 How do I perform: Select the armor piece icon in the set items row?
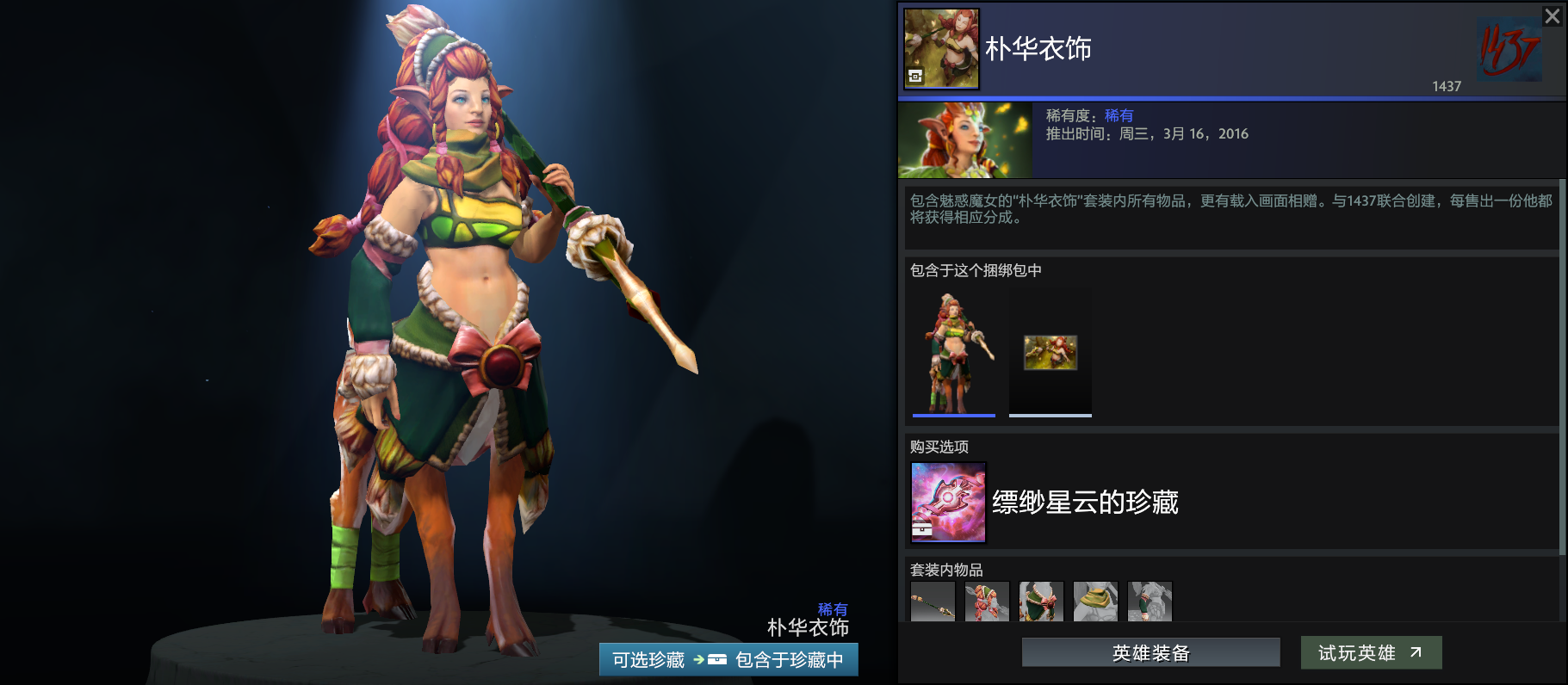(987, 602)
